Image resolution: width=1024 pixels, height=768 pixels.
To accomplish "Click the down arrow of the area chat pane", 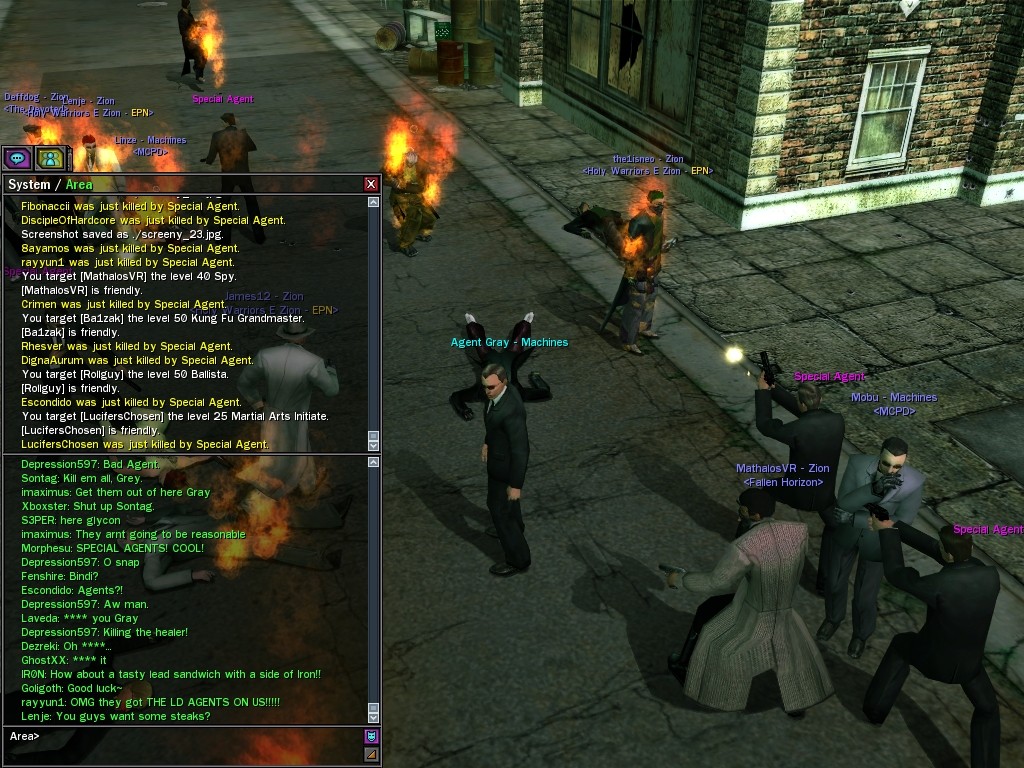I will (374, 716).
